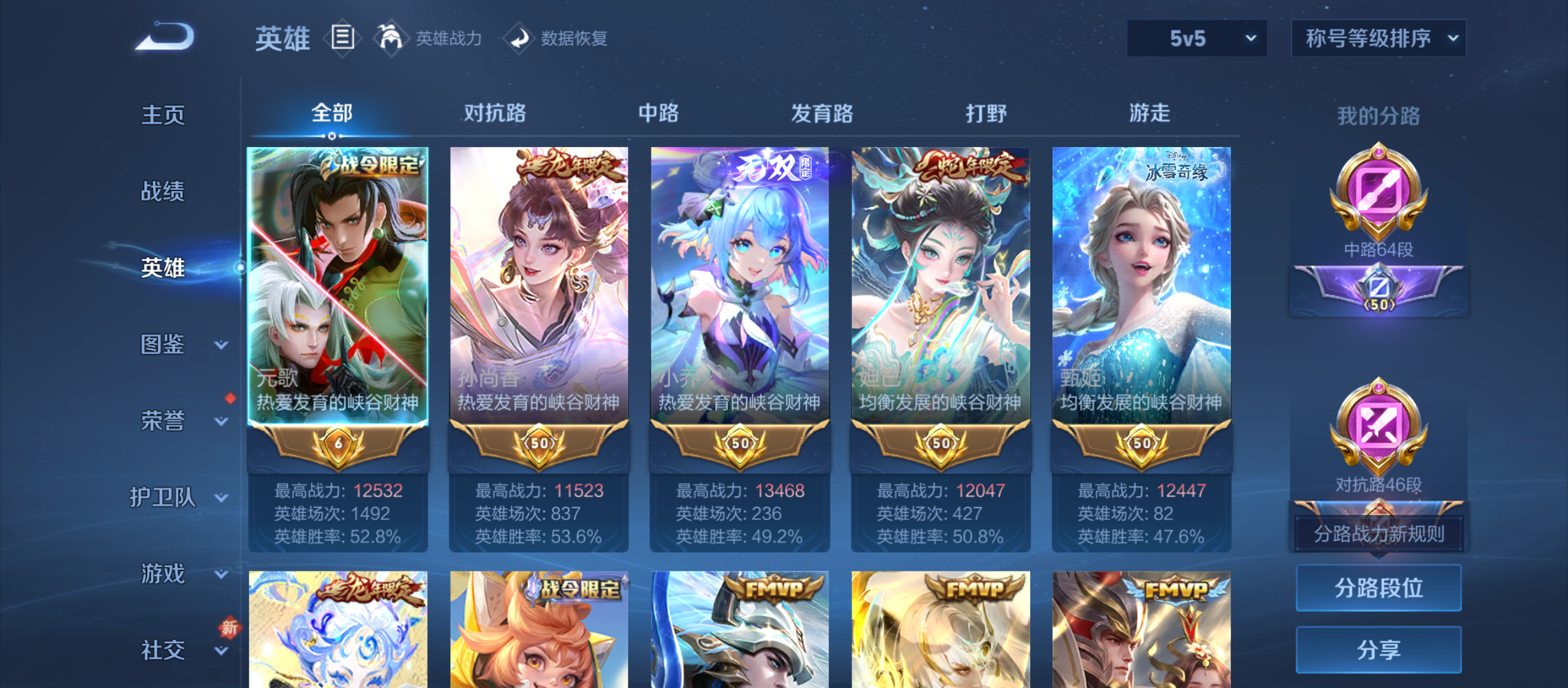
Task: Switch to the 打野 jungle tab
Action: (x=987, y=113)
